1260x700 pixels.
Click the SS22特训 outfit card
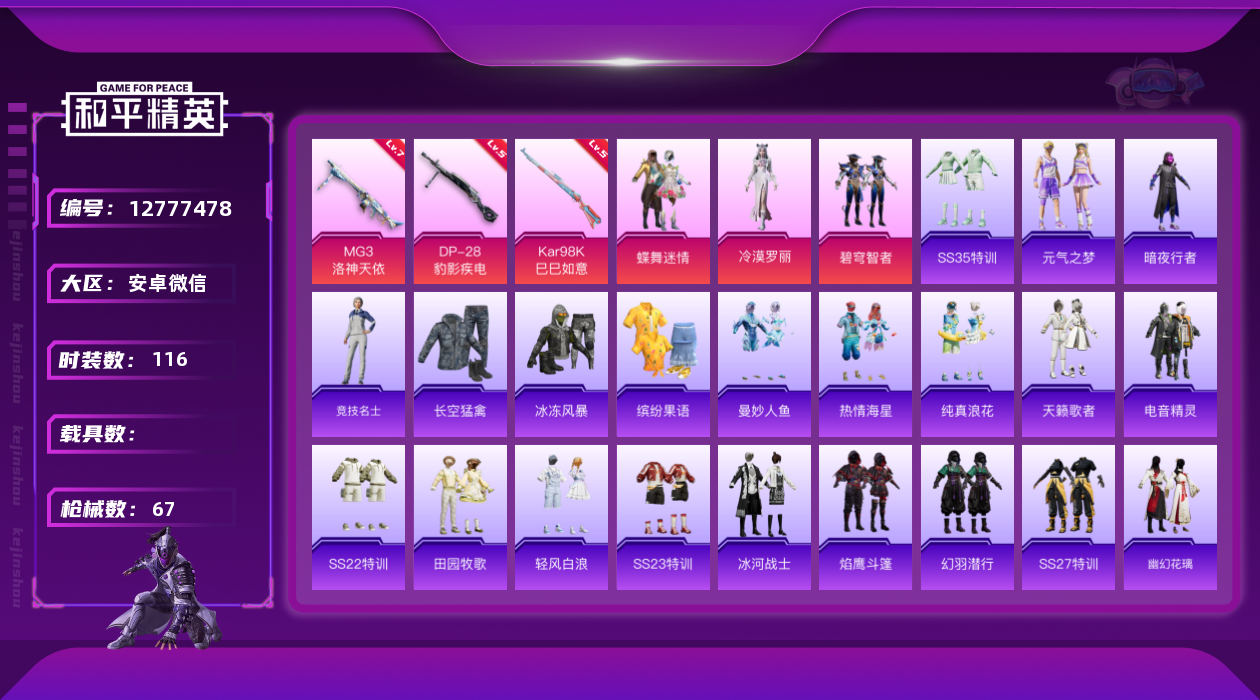pos(358,517)
